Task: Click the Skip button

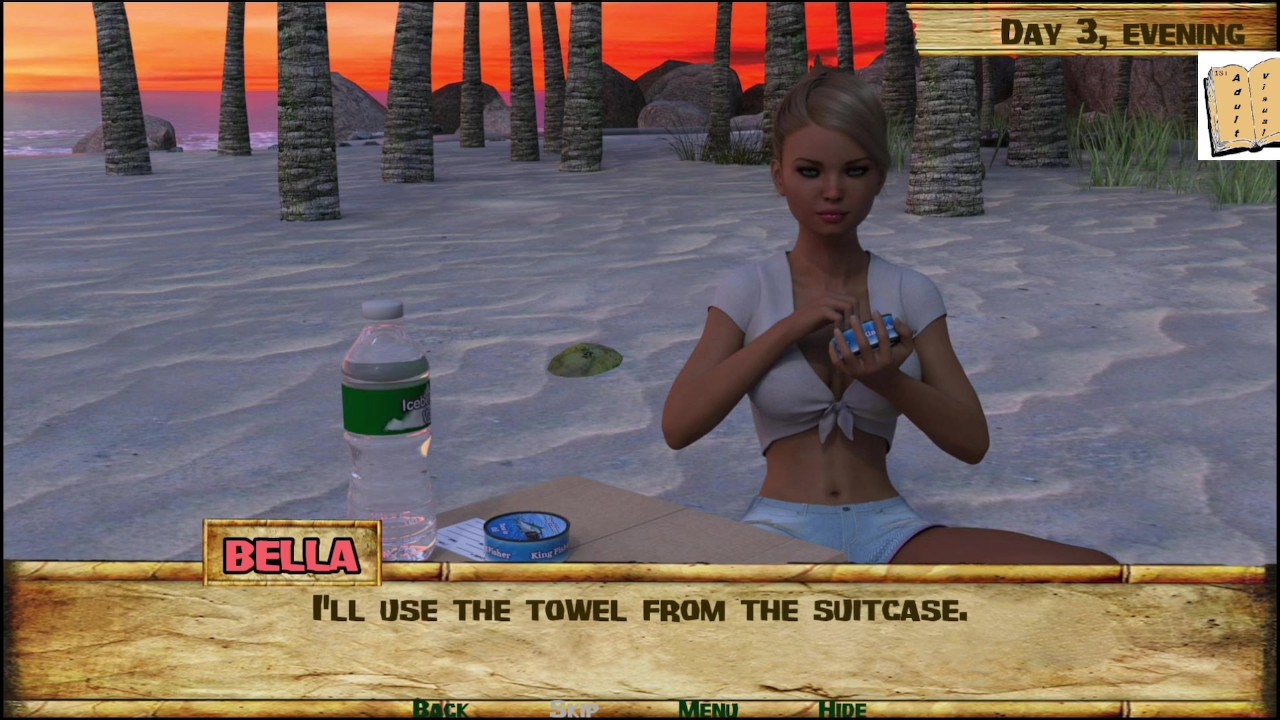Action: click(x=574, y=709)
